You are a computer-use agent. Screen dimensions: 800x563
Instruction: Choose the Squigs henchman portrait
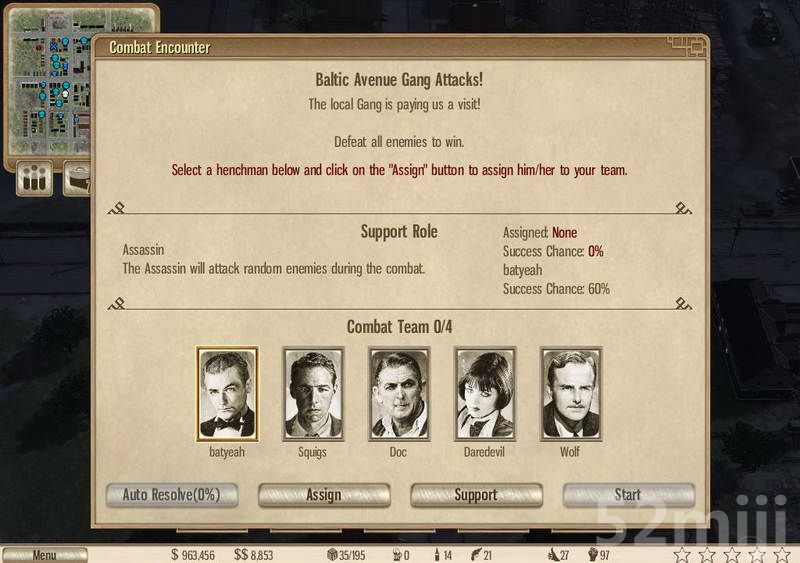pos(313,394)
